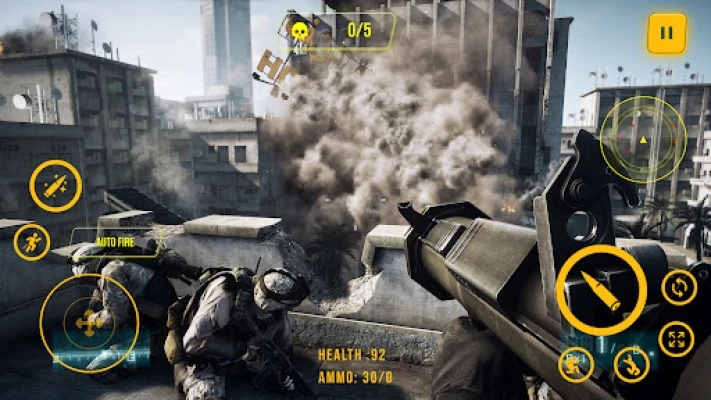This screenshot has height=400, width=711.
Task: Select the kneeling soldier stance icon
Action: [x=576, y=365]
